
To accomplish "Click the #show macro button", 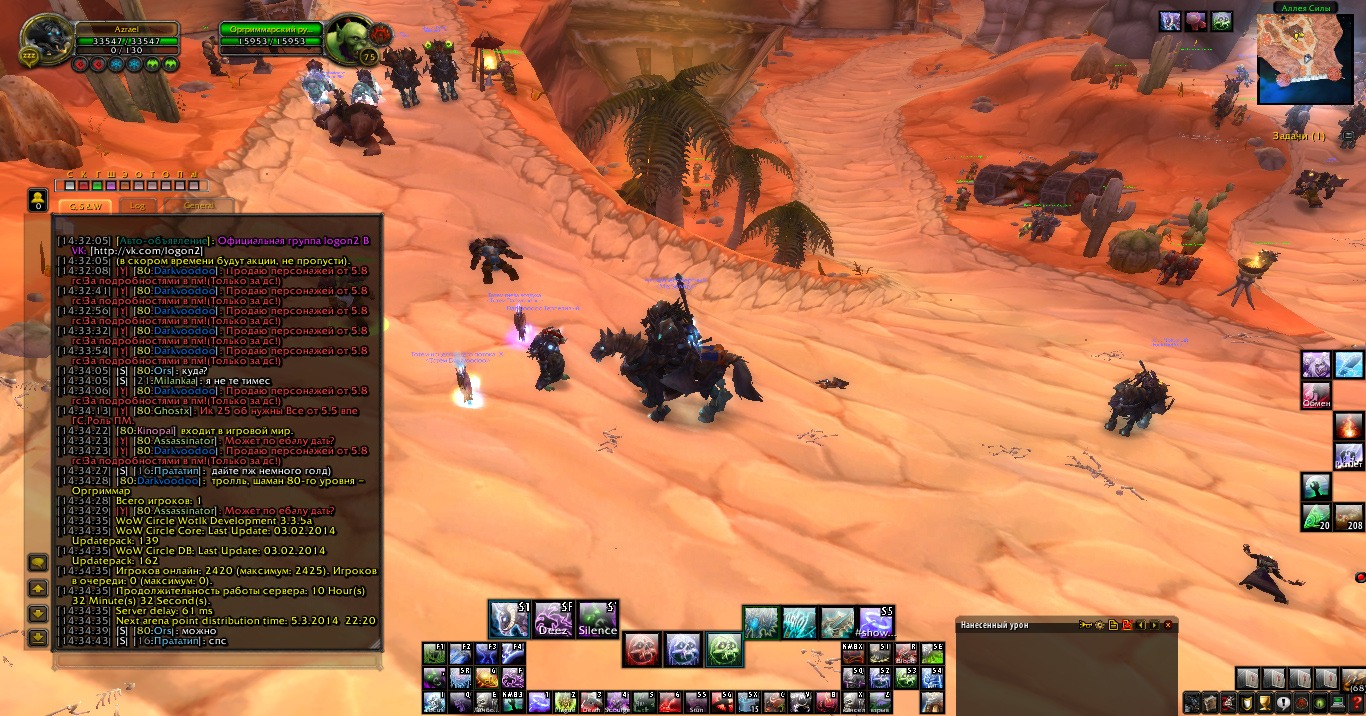I will 876,622.
